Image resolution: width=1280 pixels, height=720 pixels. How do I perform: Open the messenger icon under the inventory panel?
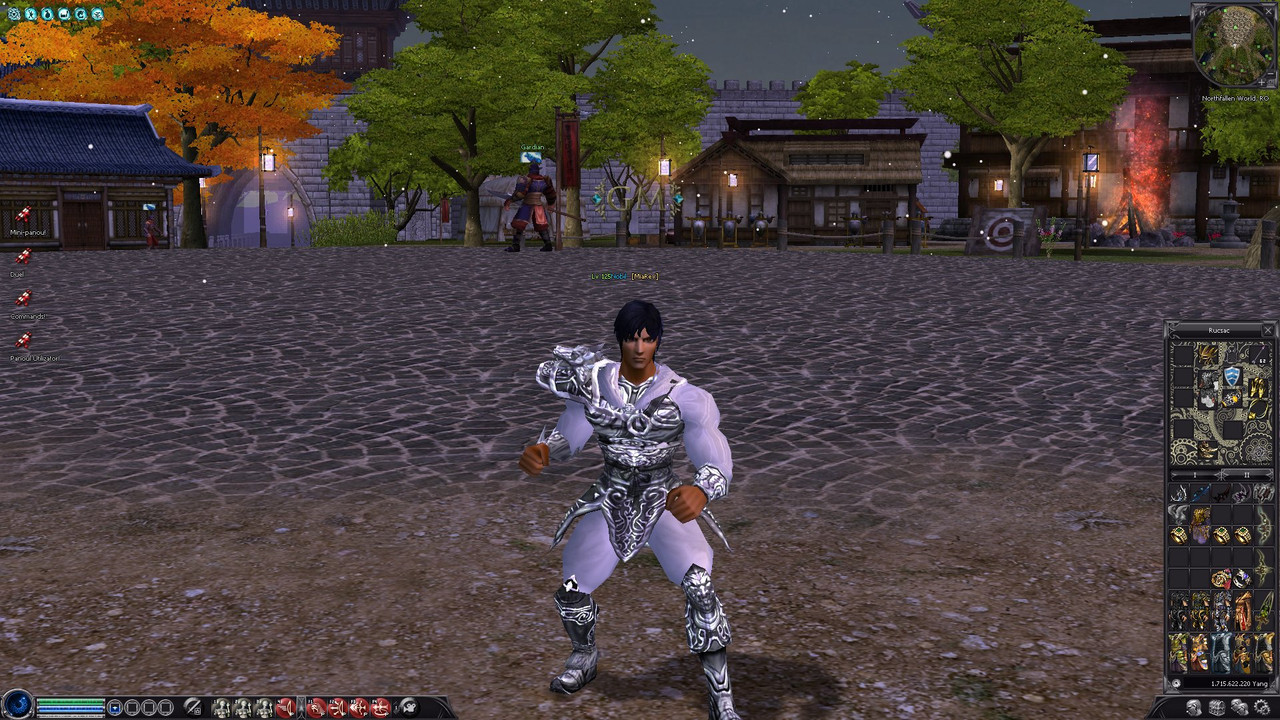click(x=1239, y=707)
